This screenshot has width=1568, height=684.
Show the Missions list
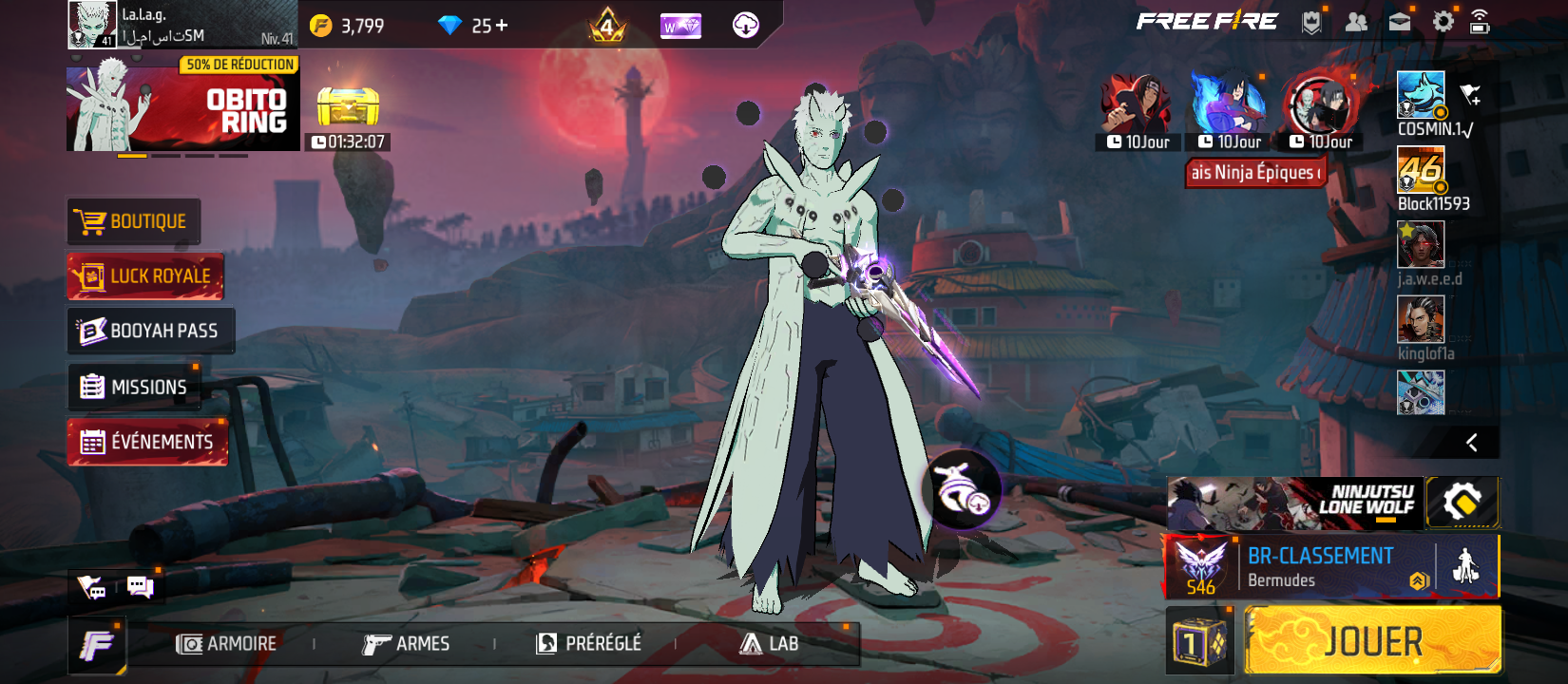[x=134, y=387]
